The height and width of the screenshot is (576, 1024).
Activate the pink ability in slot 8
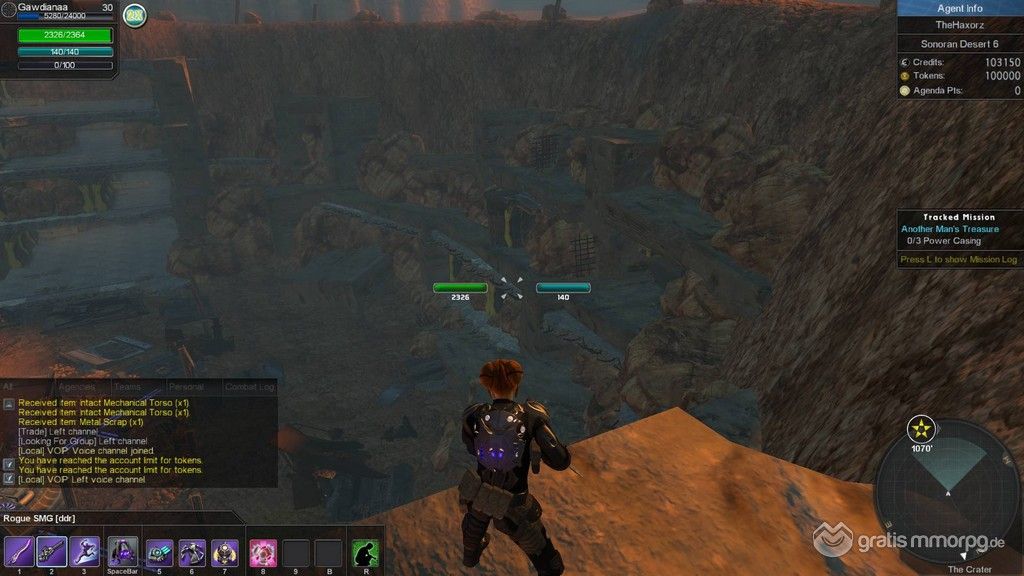(263, 552)
